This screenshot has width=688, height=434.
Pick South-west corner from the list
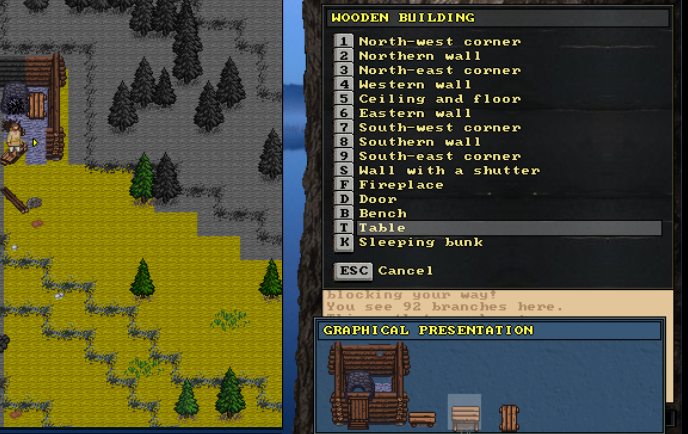(439, 128)
